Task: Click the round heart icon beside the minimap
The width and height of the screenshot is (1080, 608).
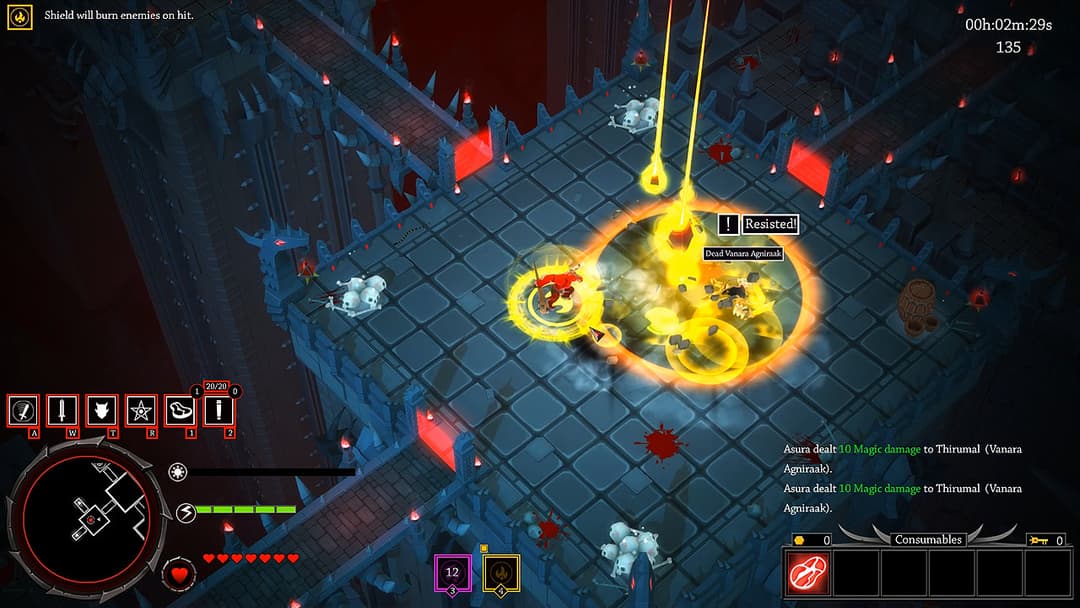Action: click(x=179, y=575)
